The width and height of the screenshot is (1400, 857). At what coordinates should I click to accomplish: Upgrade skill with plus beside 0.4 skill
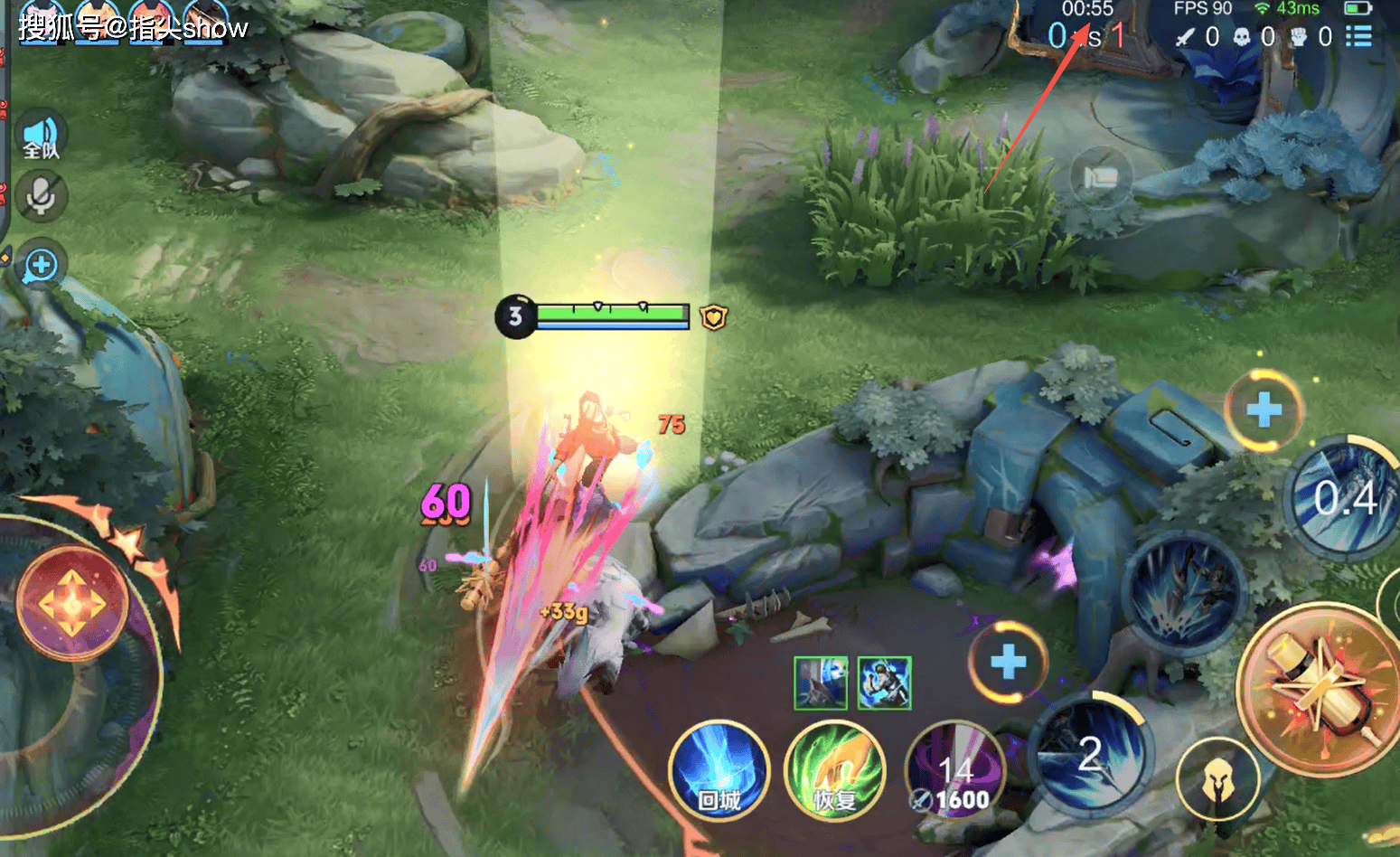point(1264,410)
